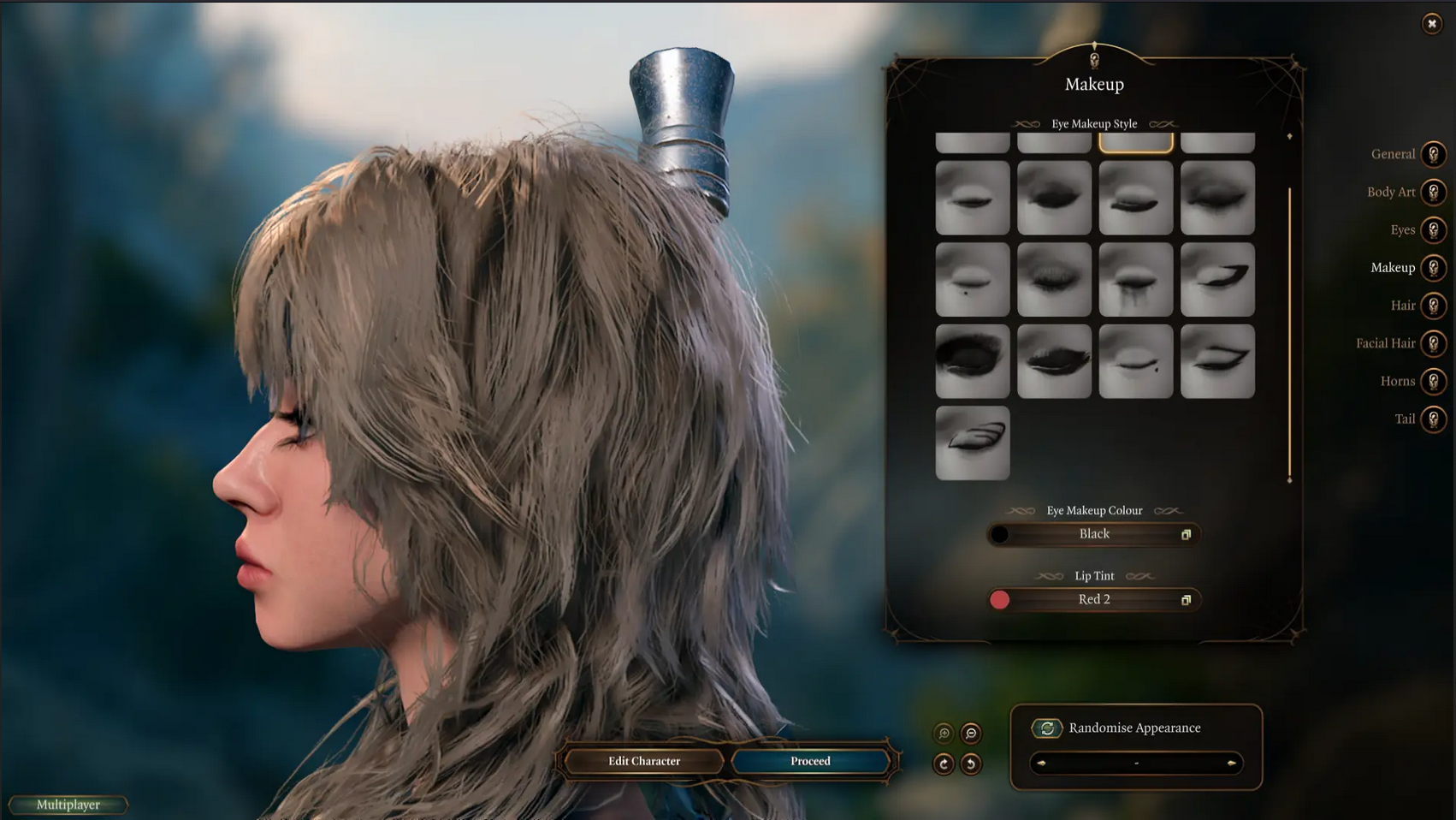
Task: Open the Eye Makeup Colour dropdown
Action: coord(1094,534)
